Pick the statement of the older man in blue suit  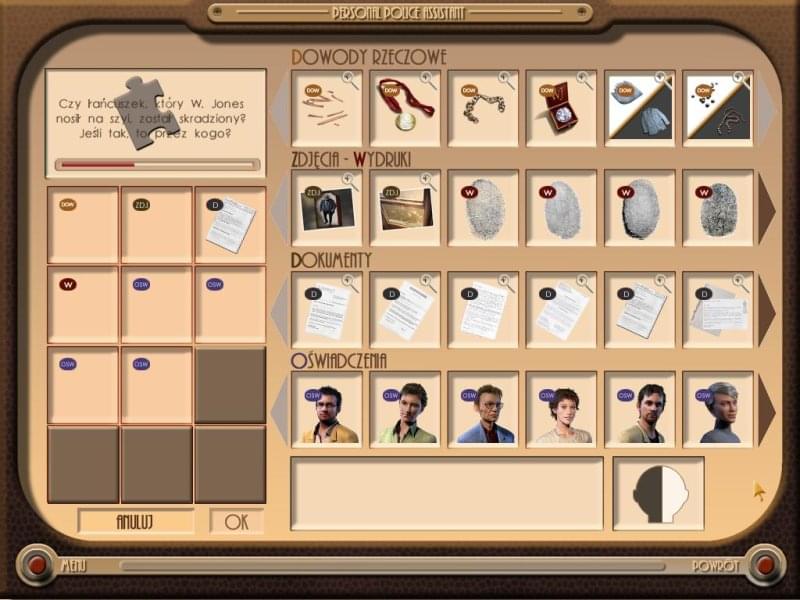click(483, 409)
